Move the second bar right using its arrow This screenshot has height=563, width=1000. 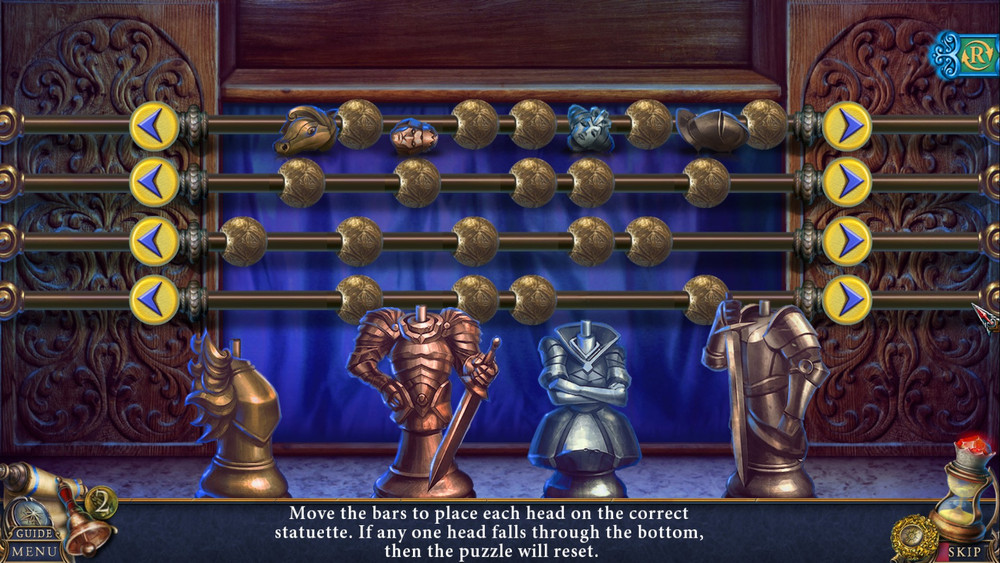[x=847, y=182]
